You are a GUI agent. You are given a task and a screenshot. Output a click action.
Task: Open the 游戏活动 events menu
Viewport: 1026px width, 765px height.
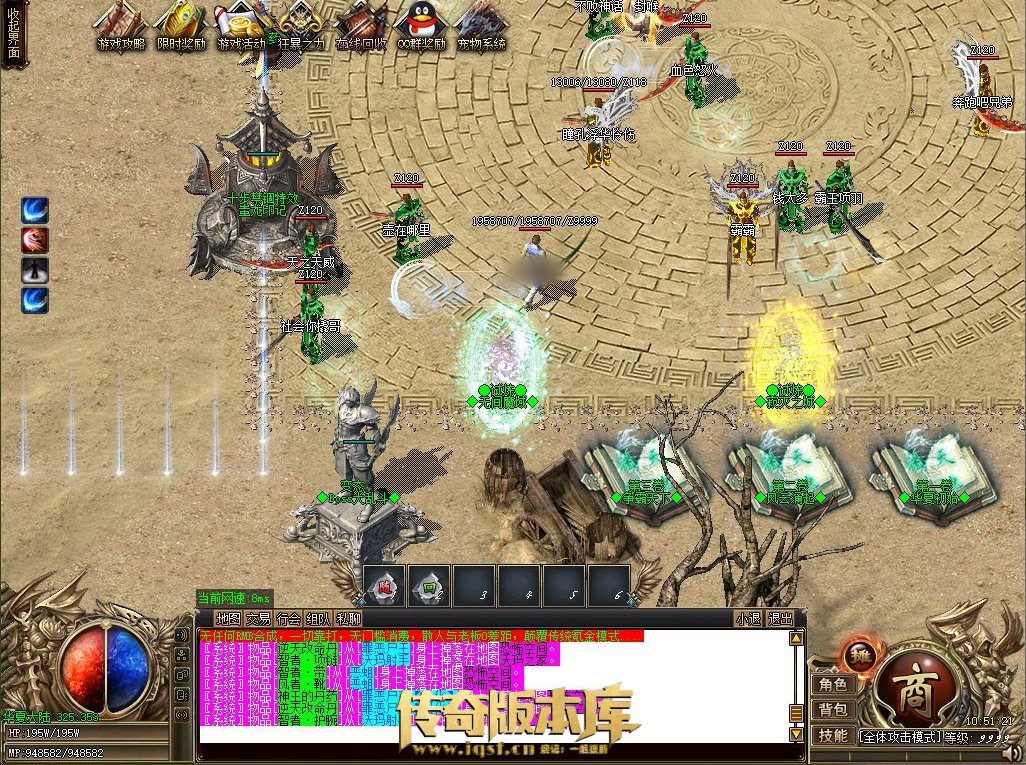[x=241, y=26]
